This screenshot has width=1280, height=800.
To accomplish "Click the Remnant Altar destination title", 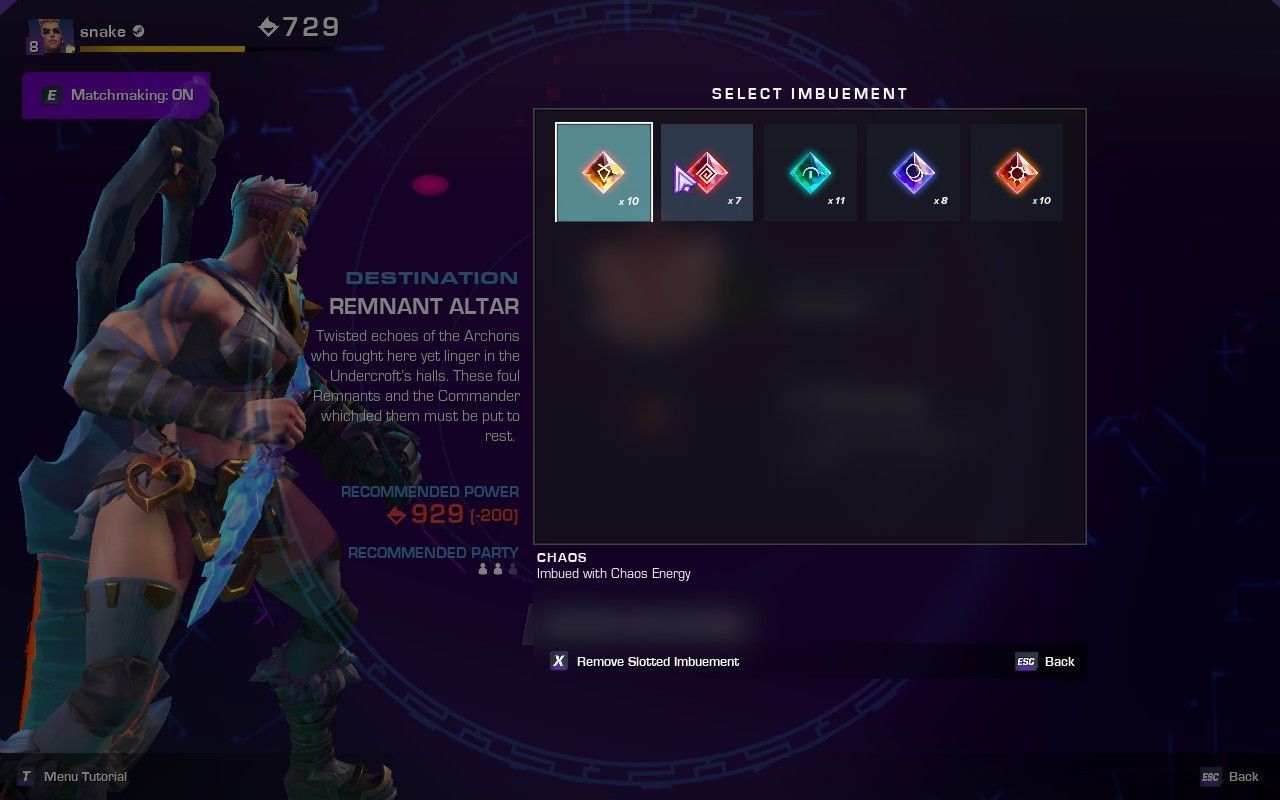I will pos(424,306).
